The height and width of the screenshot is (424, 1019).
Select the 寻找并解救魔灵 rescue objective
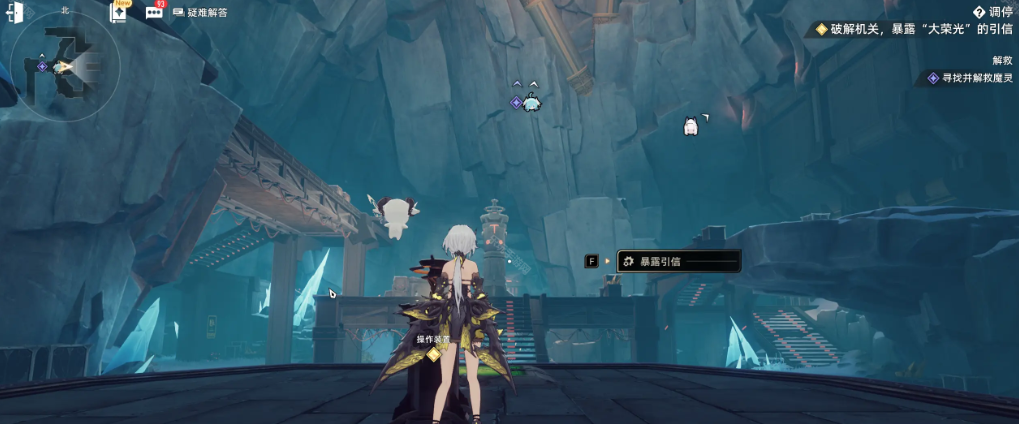click(970, 77)
